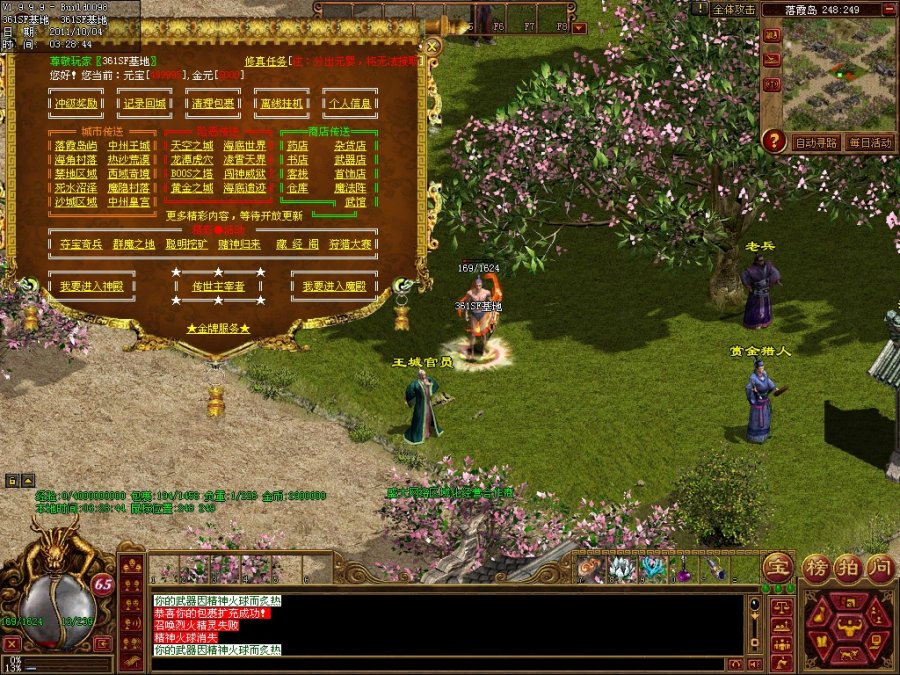
Task: Choose 记录回城 to record return point
Action: pyautogui.click(x=145, y=103)
